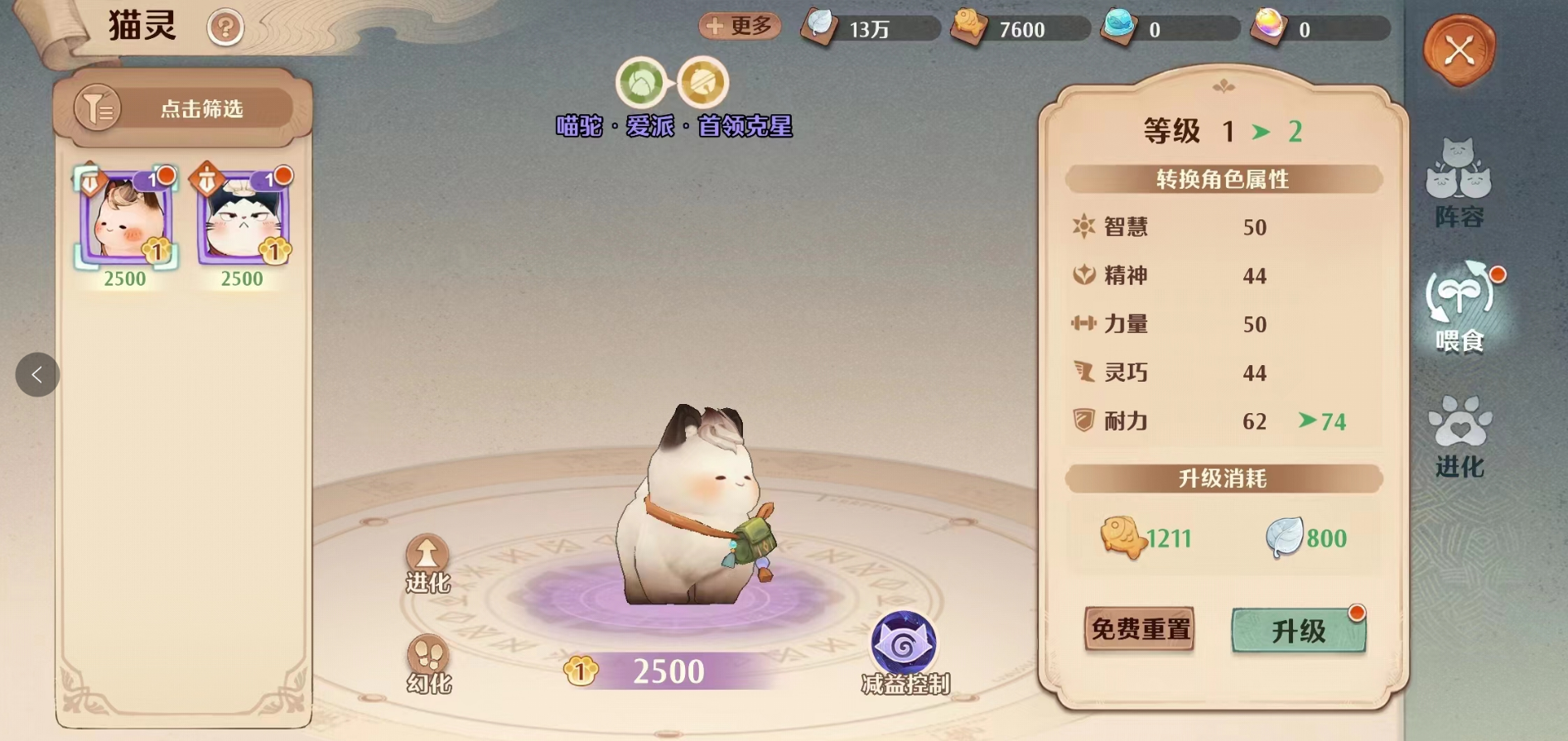
Task: Open the 猫灵 help question mark
Action: (225, 28)
